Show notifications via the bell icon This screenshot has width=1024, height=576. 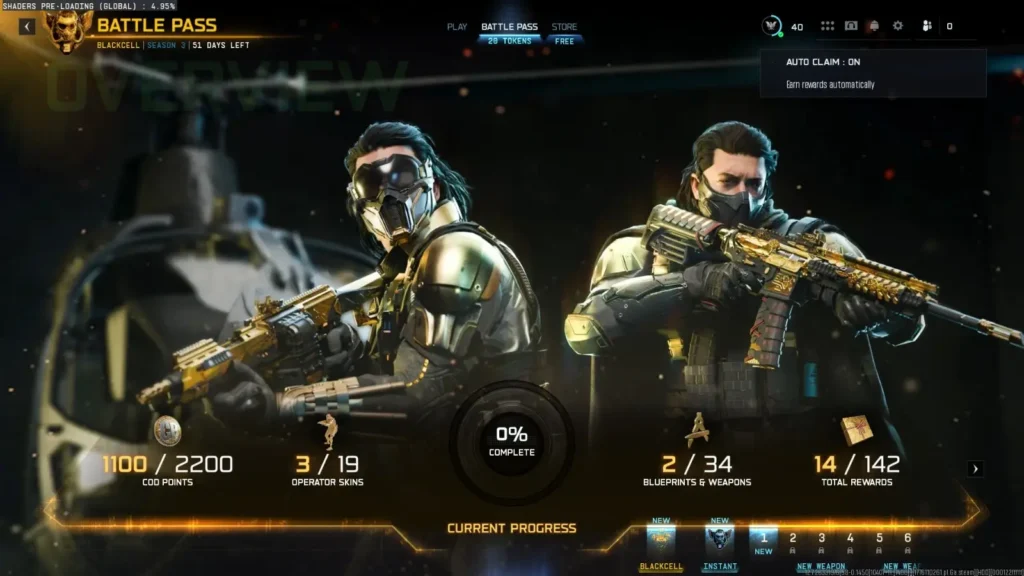tap(874, 26)
